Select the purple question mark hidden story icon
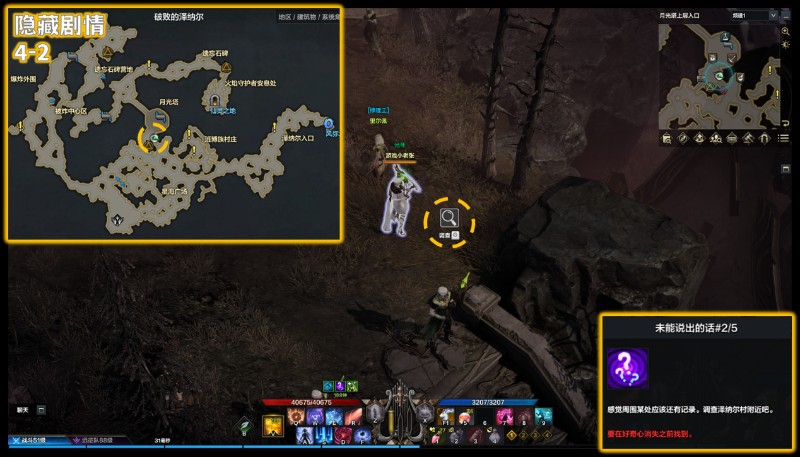800x457 pixels. click(627, 368)
